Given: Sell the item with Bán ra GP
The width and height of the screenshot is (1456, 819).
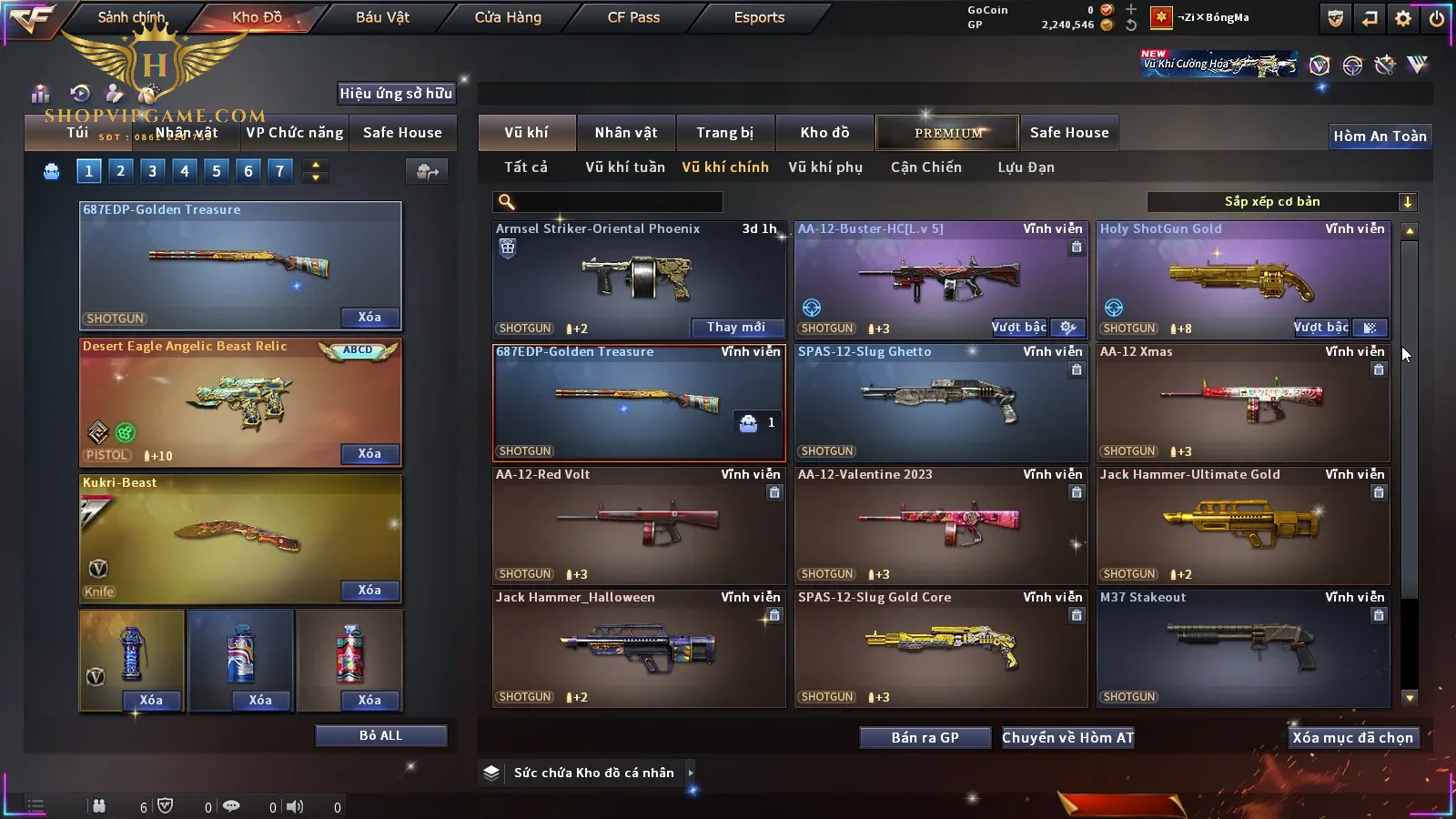Looking at the screenshot, I should (x=925, y=737).
